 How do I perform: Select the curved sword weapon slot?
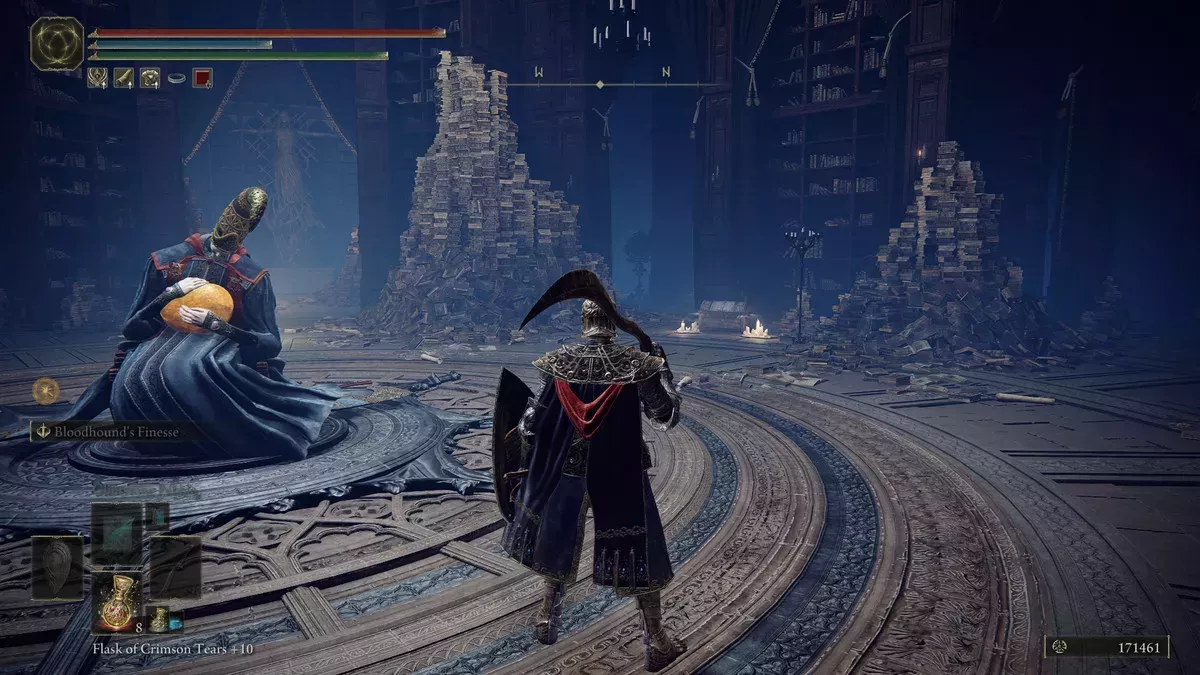click(x=176, y=567)
